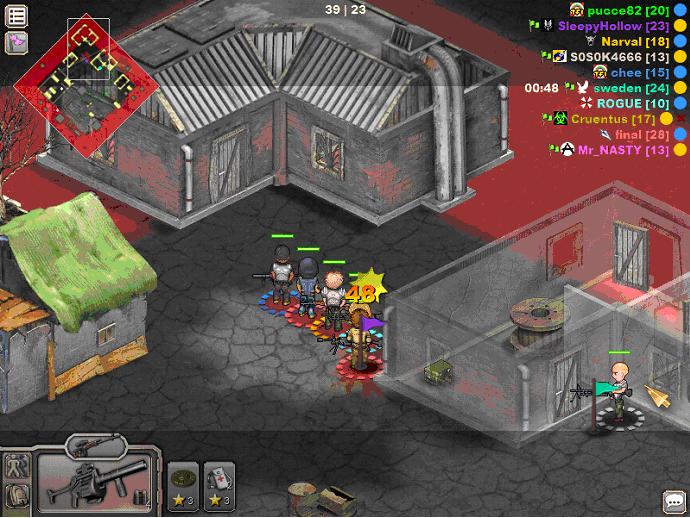Viewport: 690px width, 518px height.
Task: Open the backpack inventory button
Action: point(16,496)
